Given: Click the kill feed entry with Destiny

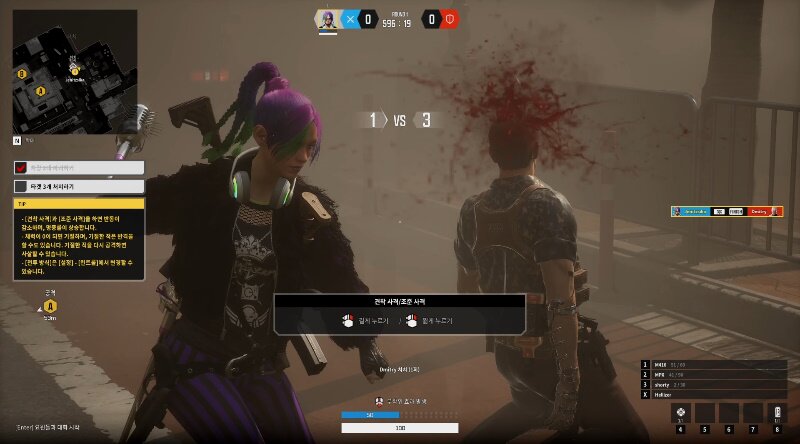Looking at the screenshot, I should coord(726,211).
